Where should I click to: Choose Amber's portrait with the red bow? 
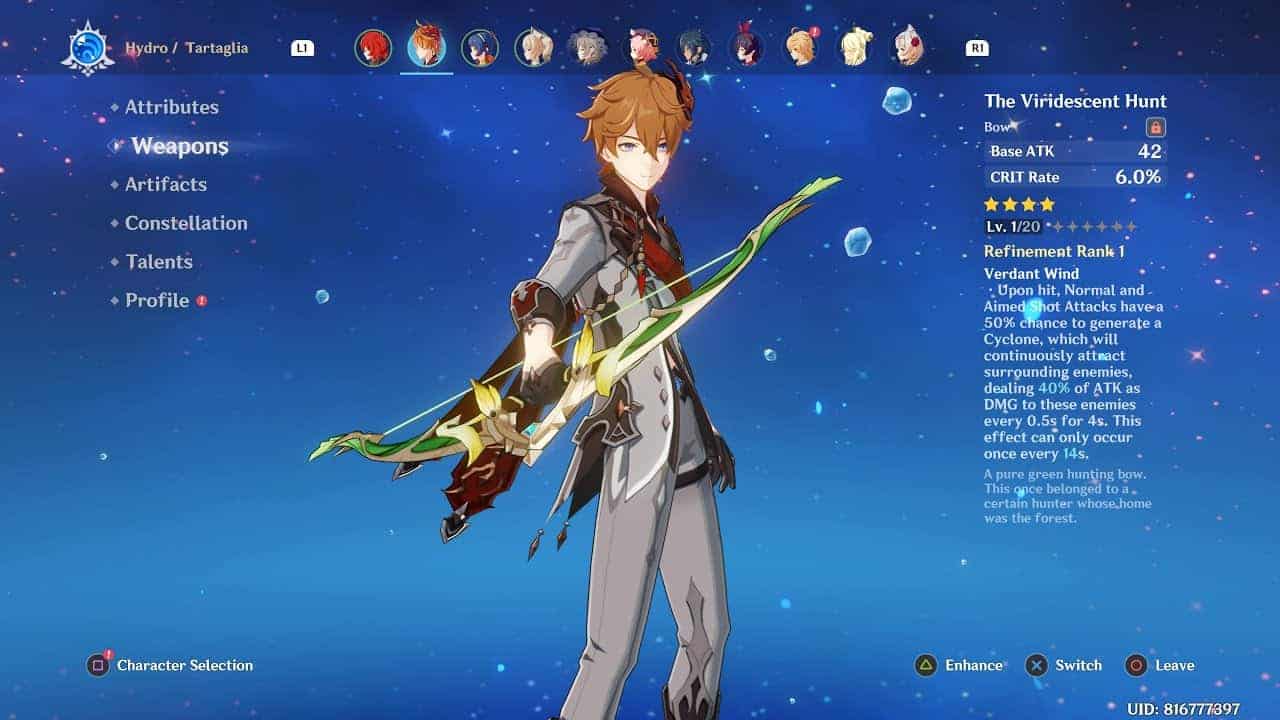pos(747,48)
